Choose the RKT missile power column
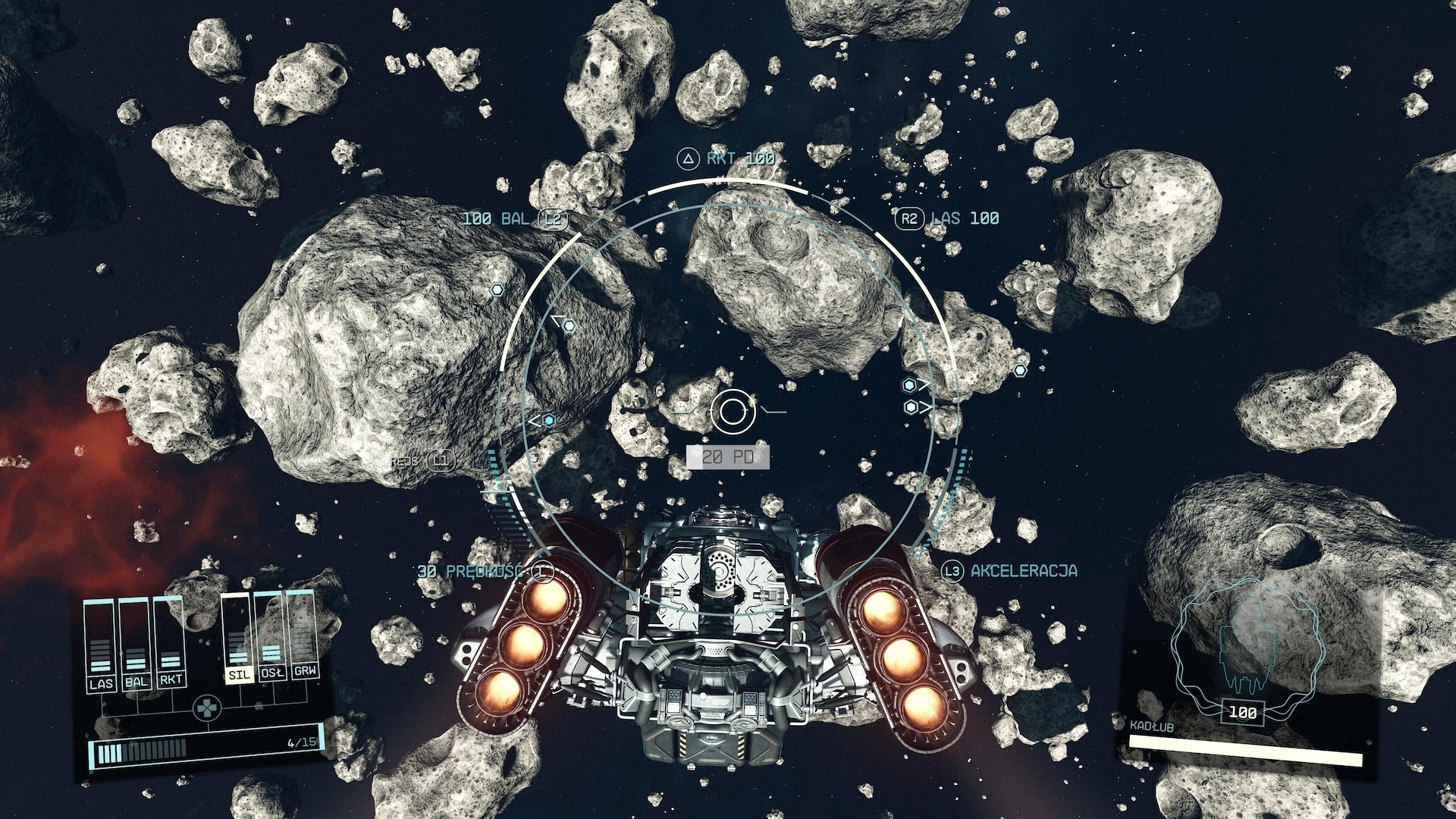 pos(171,643)
